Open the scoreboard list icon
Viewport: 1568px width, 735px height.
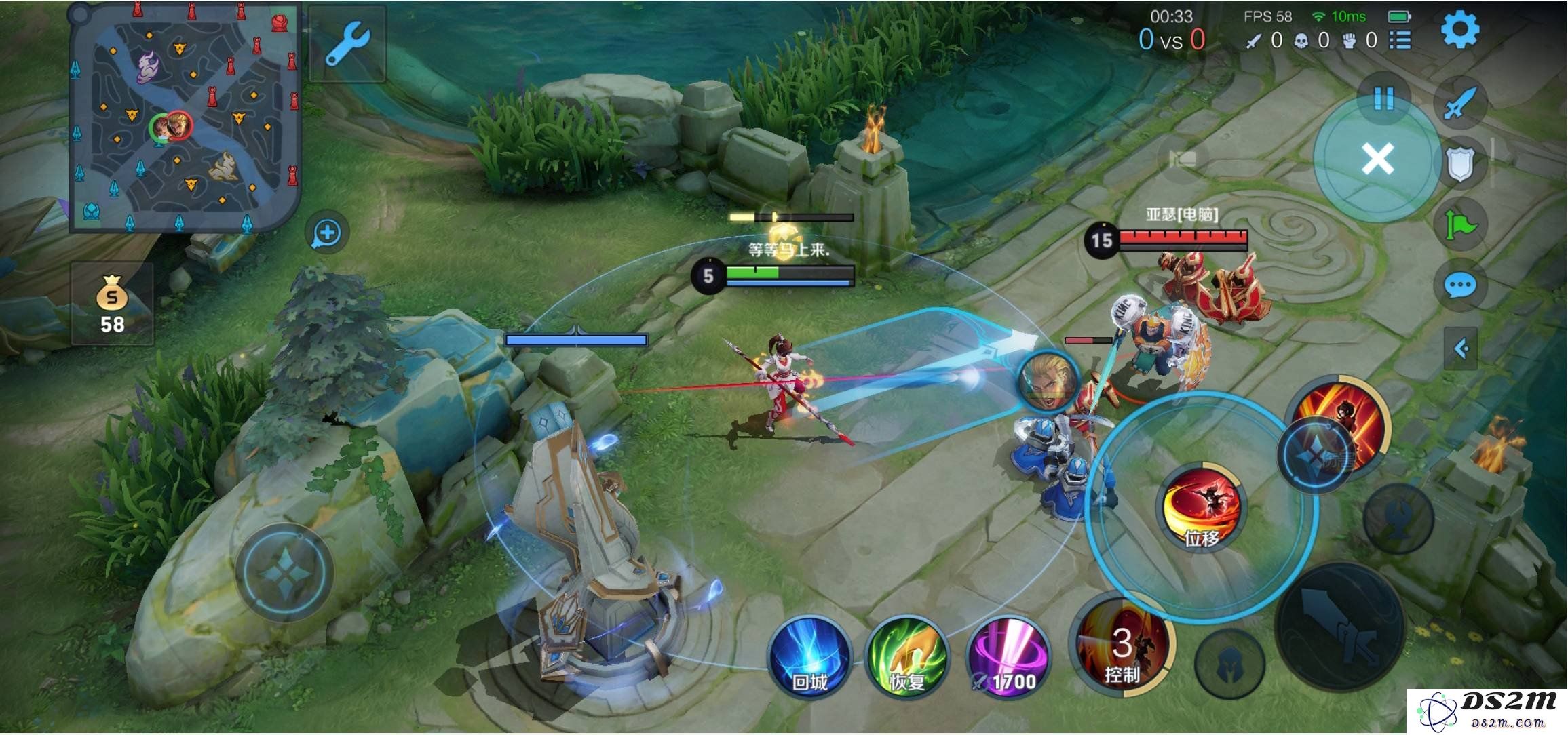pos(1400,41)
